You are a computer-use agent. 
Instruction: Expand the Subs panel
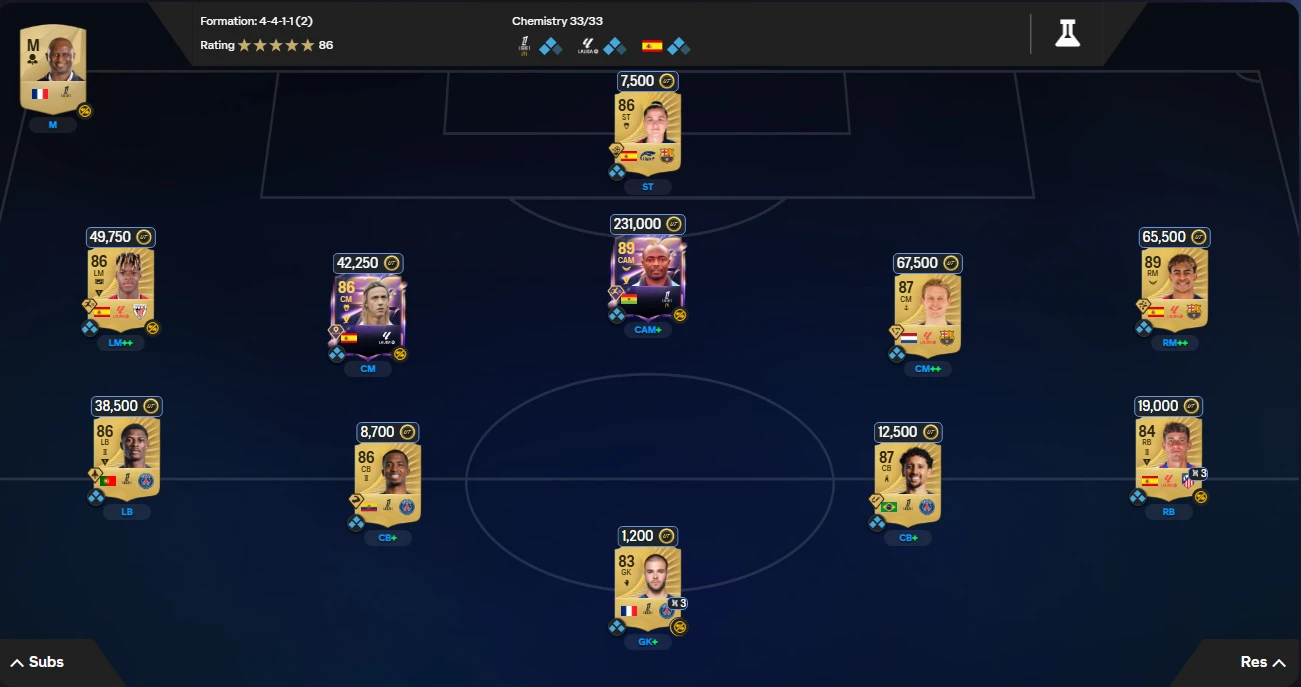coord(37,662)
